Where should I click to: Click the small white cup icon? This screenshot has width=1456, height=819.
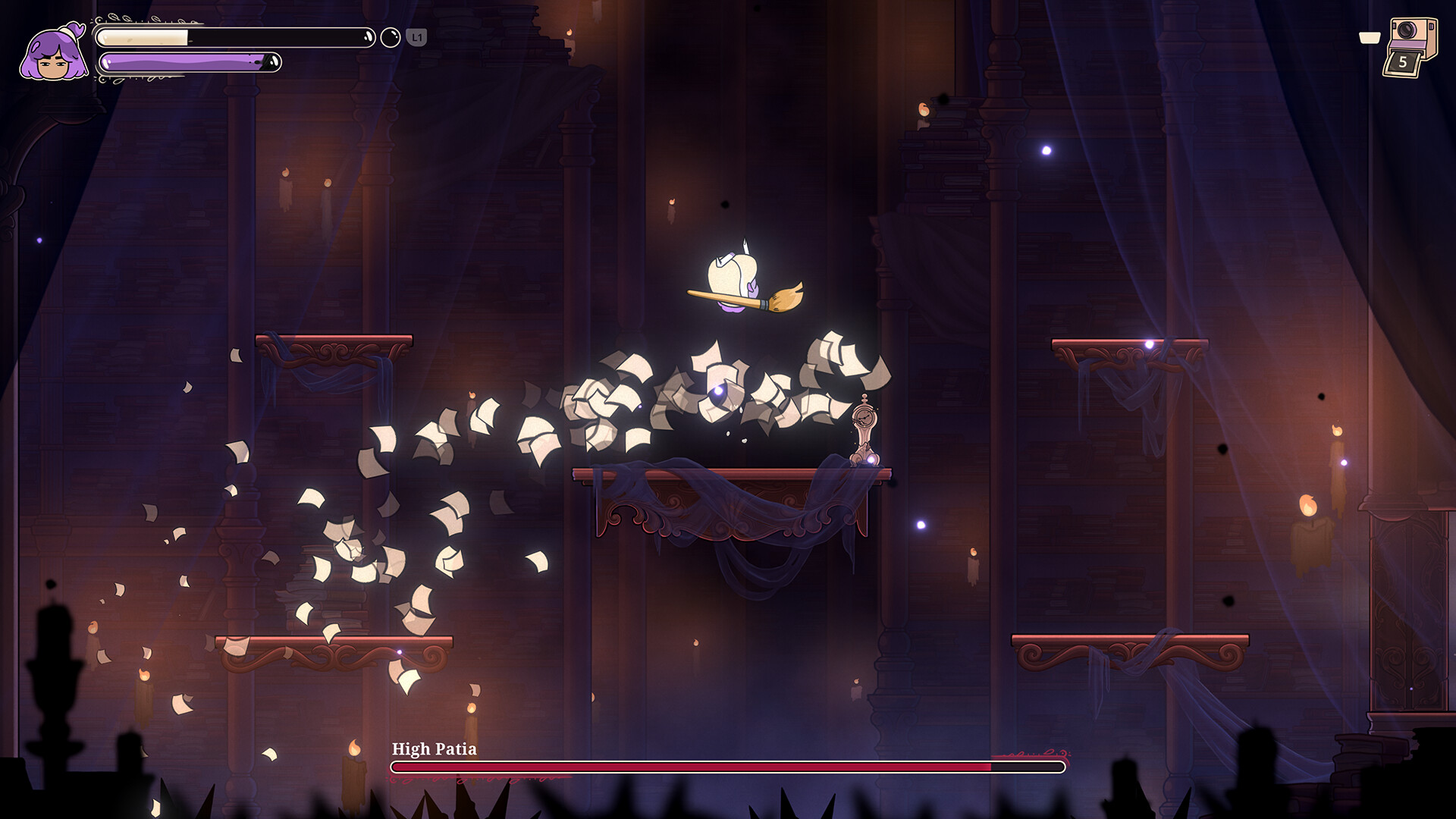[x=1369, y=38]
